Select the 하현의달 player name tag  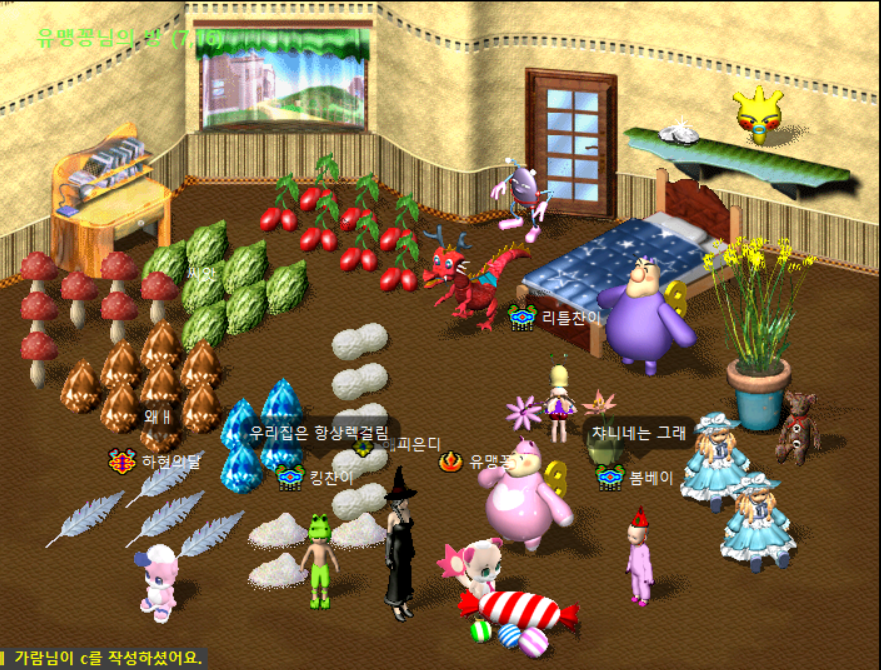coord(171,462)
